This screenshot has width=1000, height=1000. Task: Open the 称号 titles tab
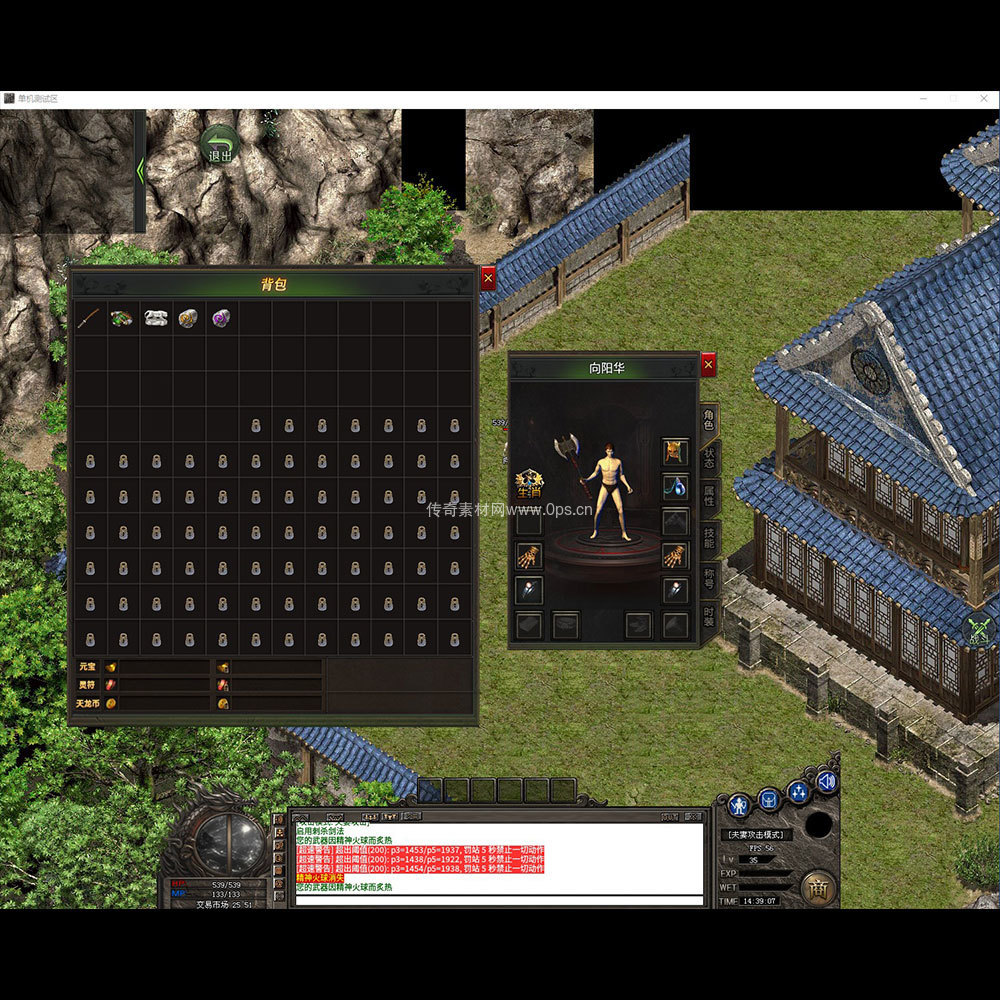[709, 577]
